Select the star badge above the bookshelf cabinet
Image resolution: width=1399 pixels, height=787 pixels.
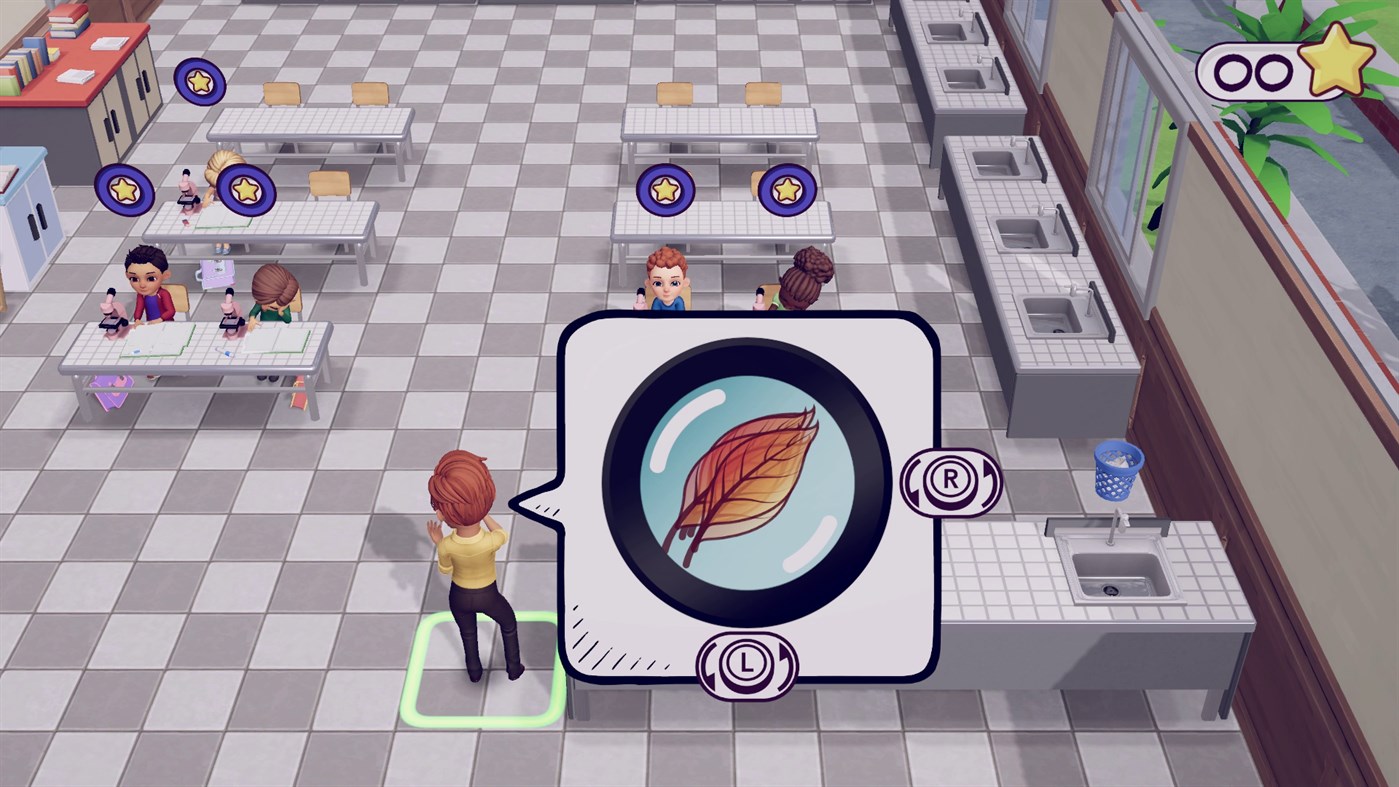pyautogui.click(x=198, y=80)
